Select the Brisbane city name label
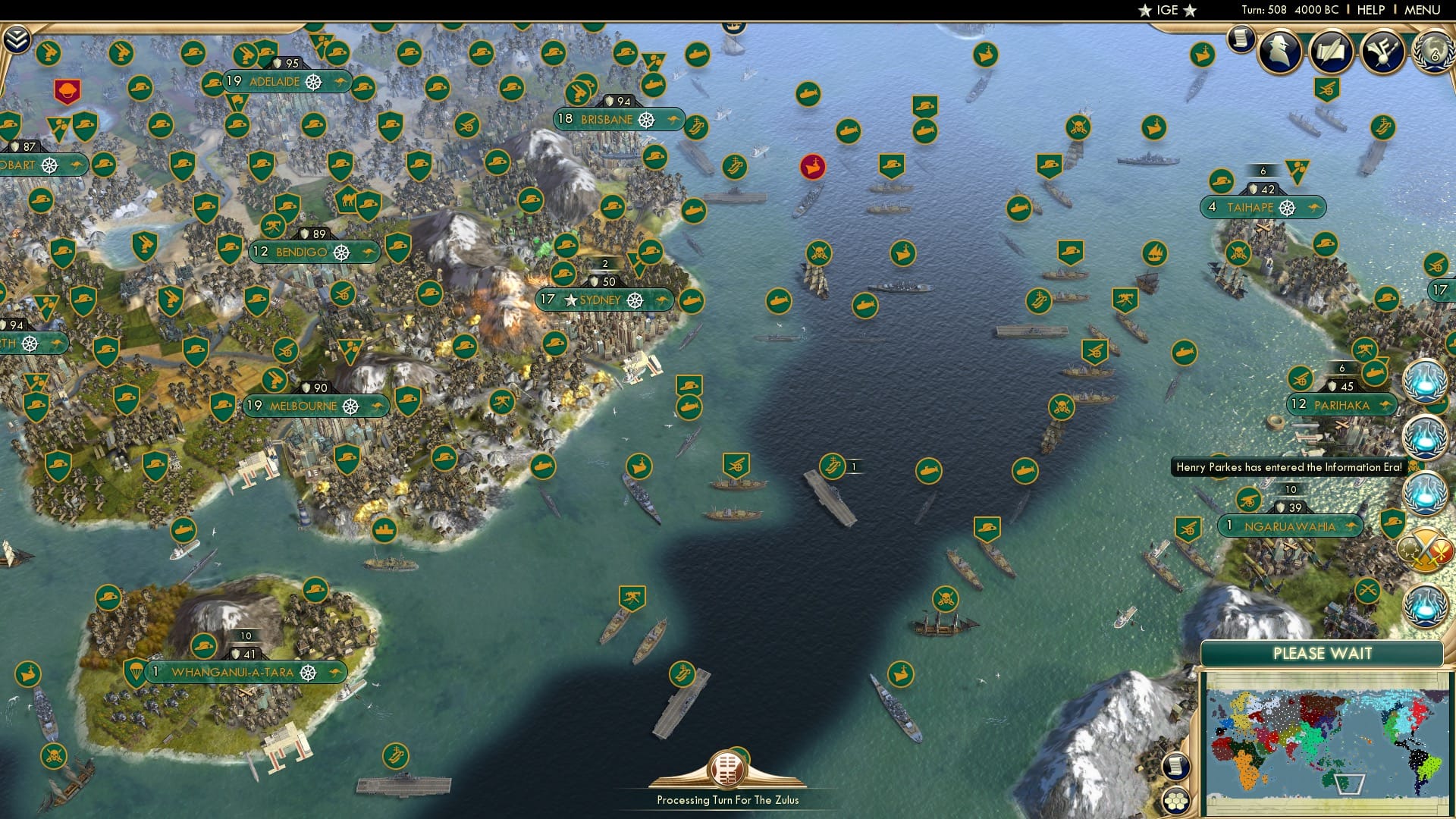Screen dimensions: 1456x819 click(x=607, y=119)
